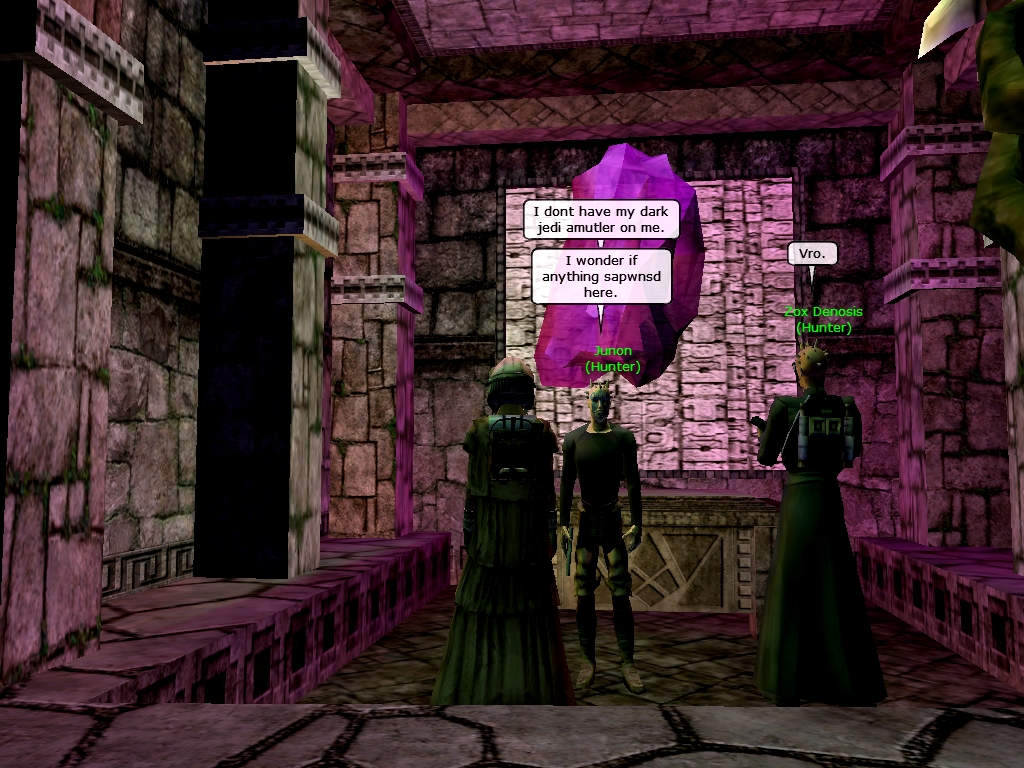Select the Junon (Hunter) player nameplate
This screenshot has width=1024, height=768.
pos(612,359)
